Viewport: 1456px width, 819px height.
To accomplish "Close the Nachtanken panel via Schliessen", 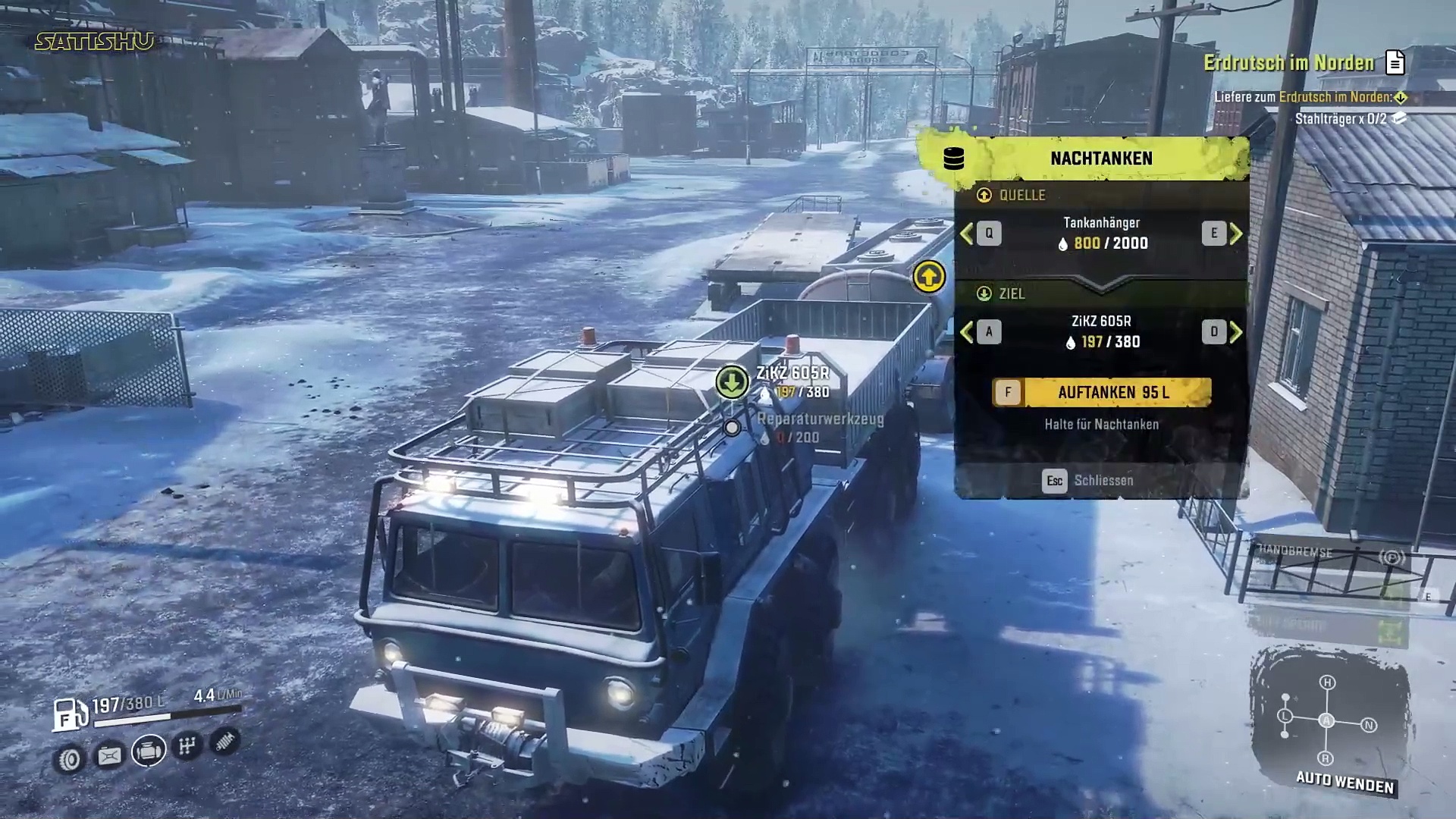I will (x=1089, y=481).
